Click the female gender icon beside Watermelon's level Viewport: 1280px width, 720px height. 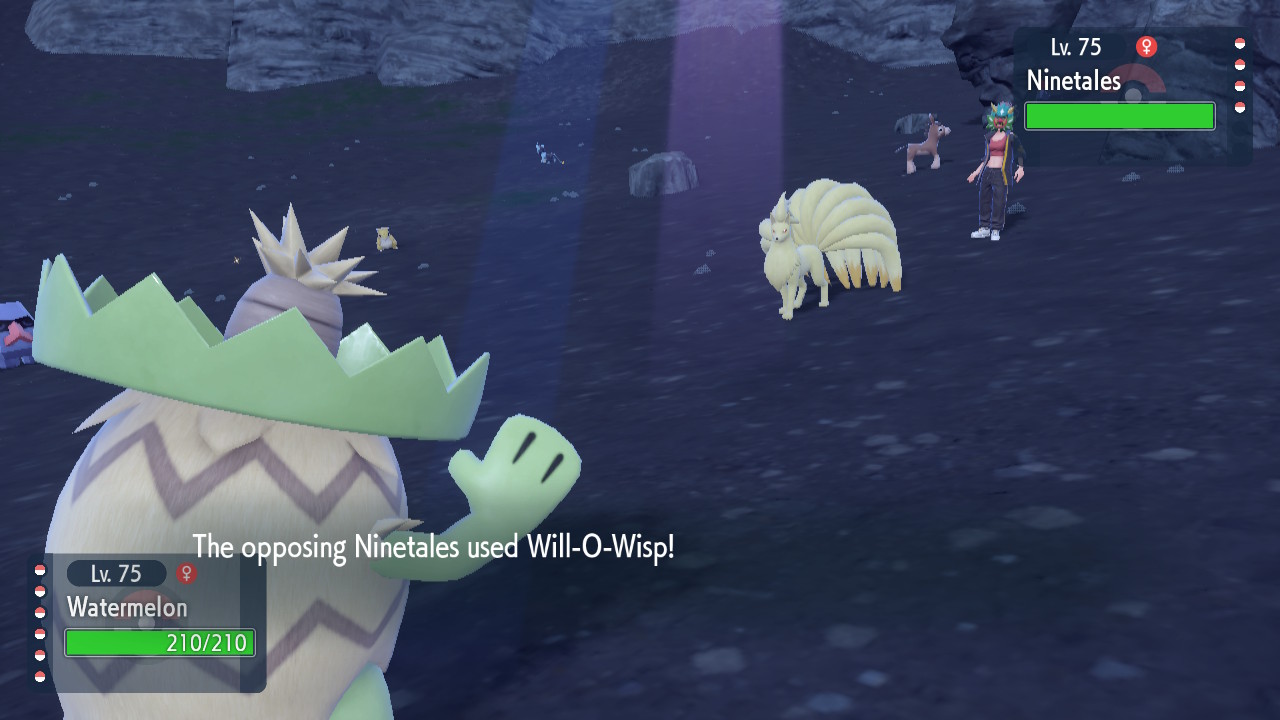point(186,573)
